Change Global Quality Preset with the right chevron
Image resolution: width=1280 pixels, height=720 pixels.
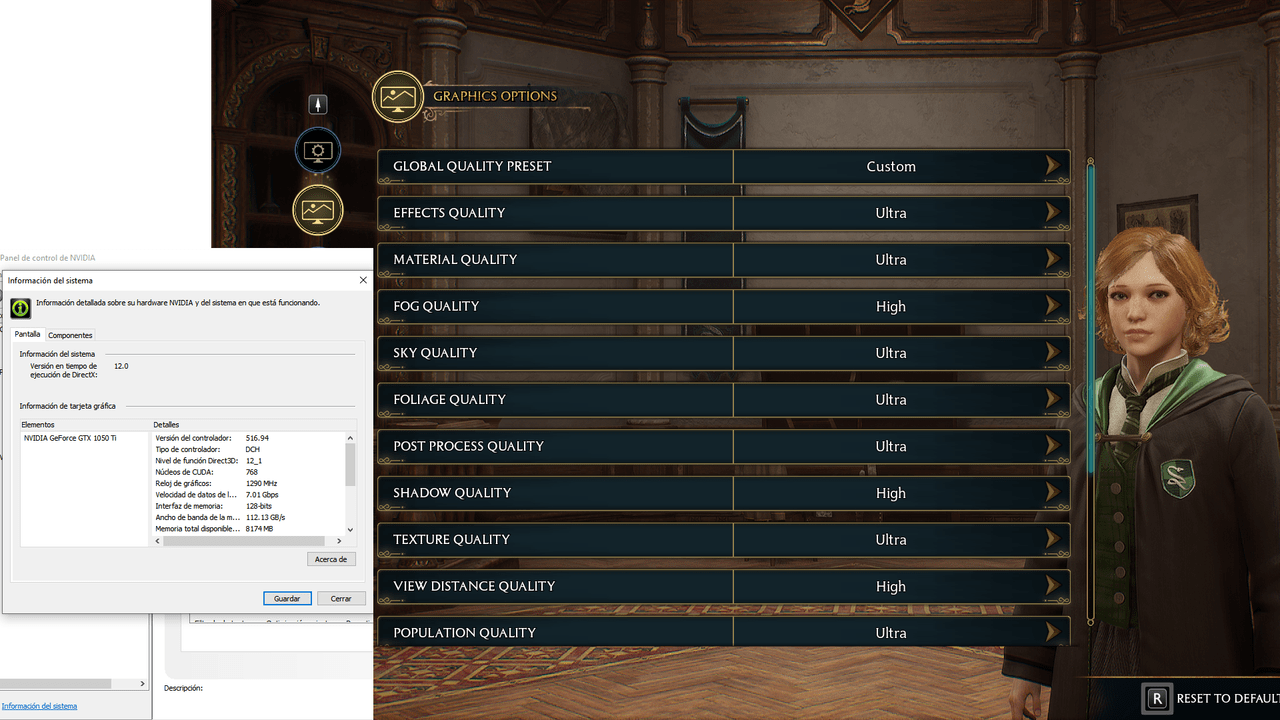[x=1053, y=166]
